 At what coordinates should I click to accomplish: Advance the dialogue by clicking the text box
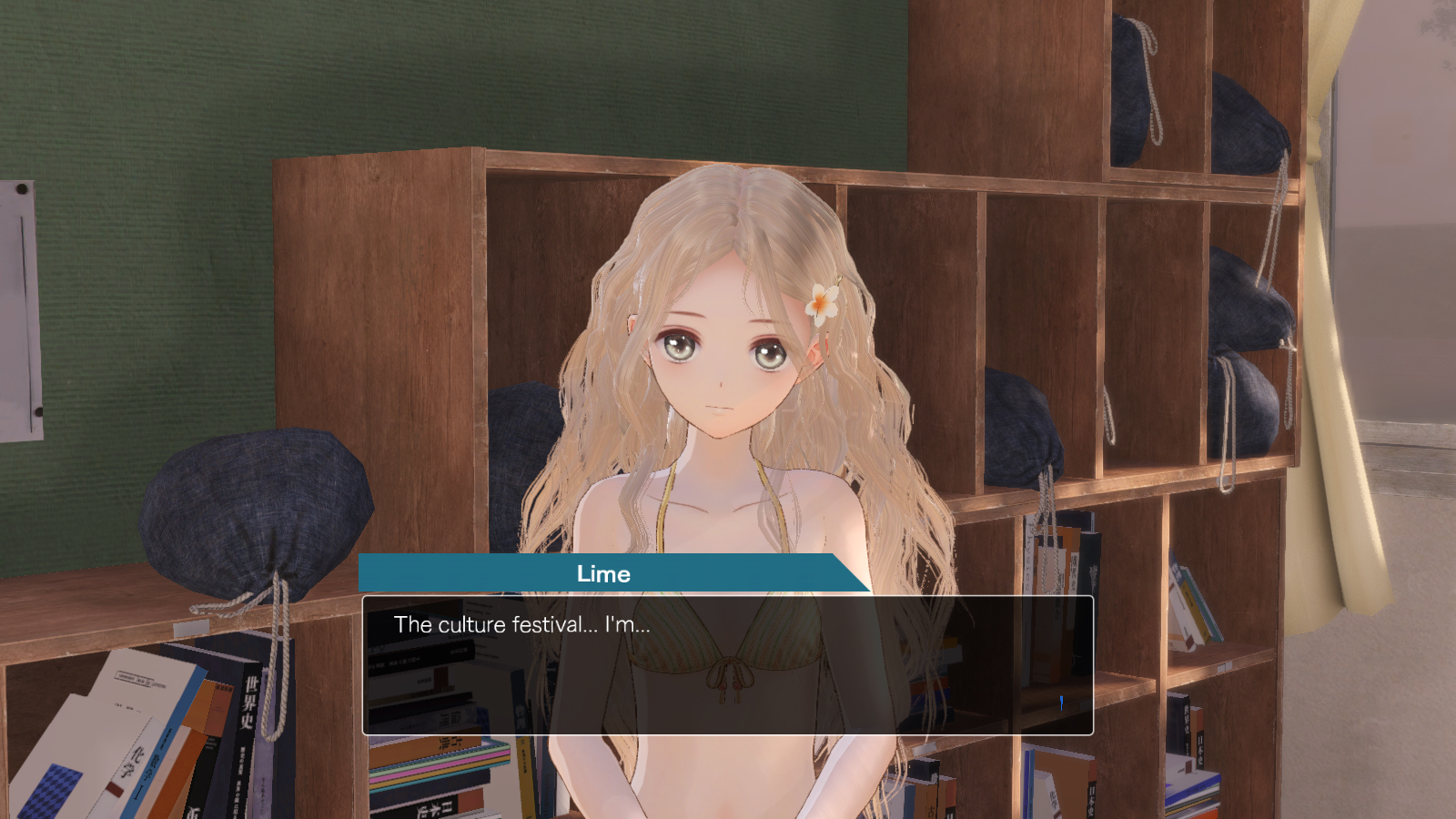click(728, 664)
